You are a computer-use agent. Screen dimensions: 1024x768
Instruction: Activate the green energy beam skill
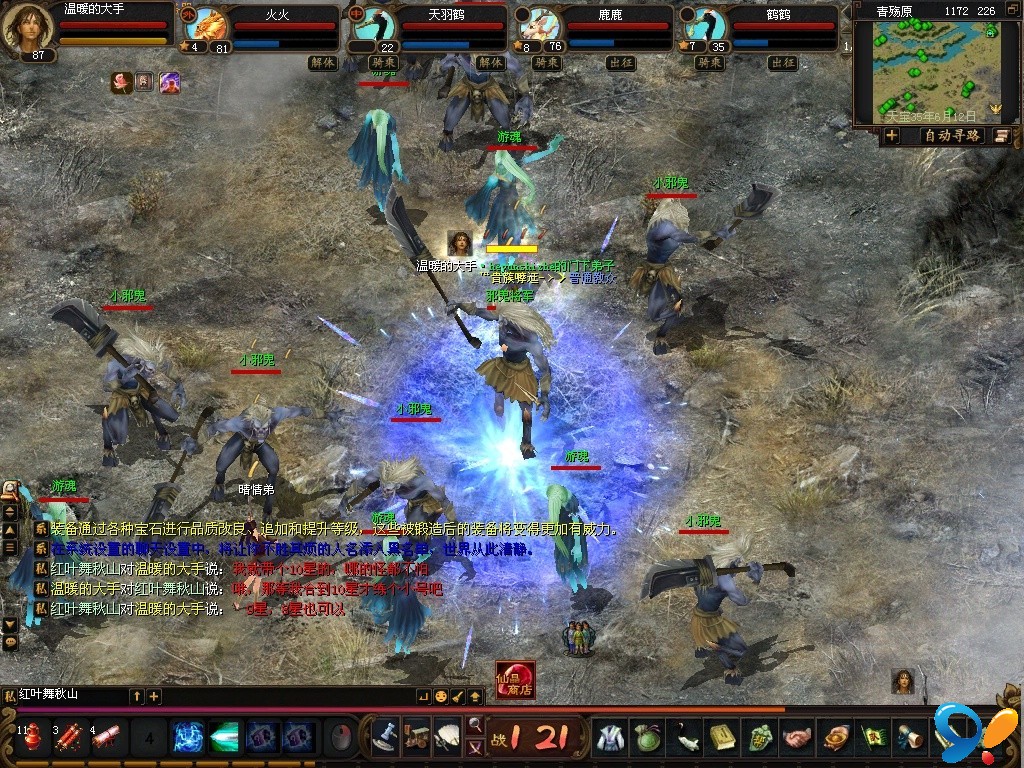(225, 738)
